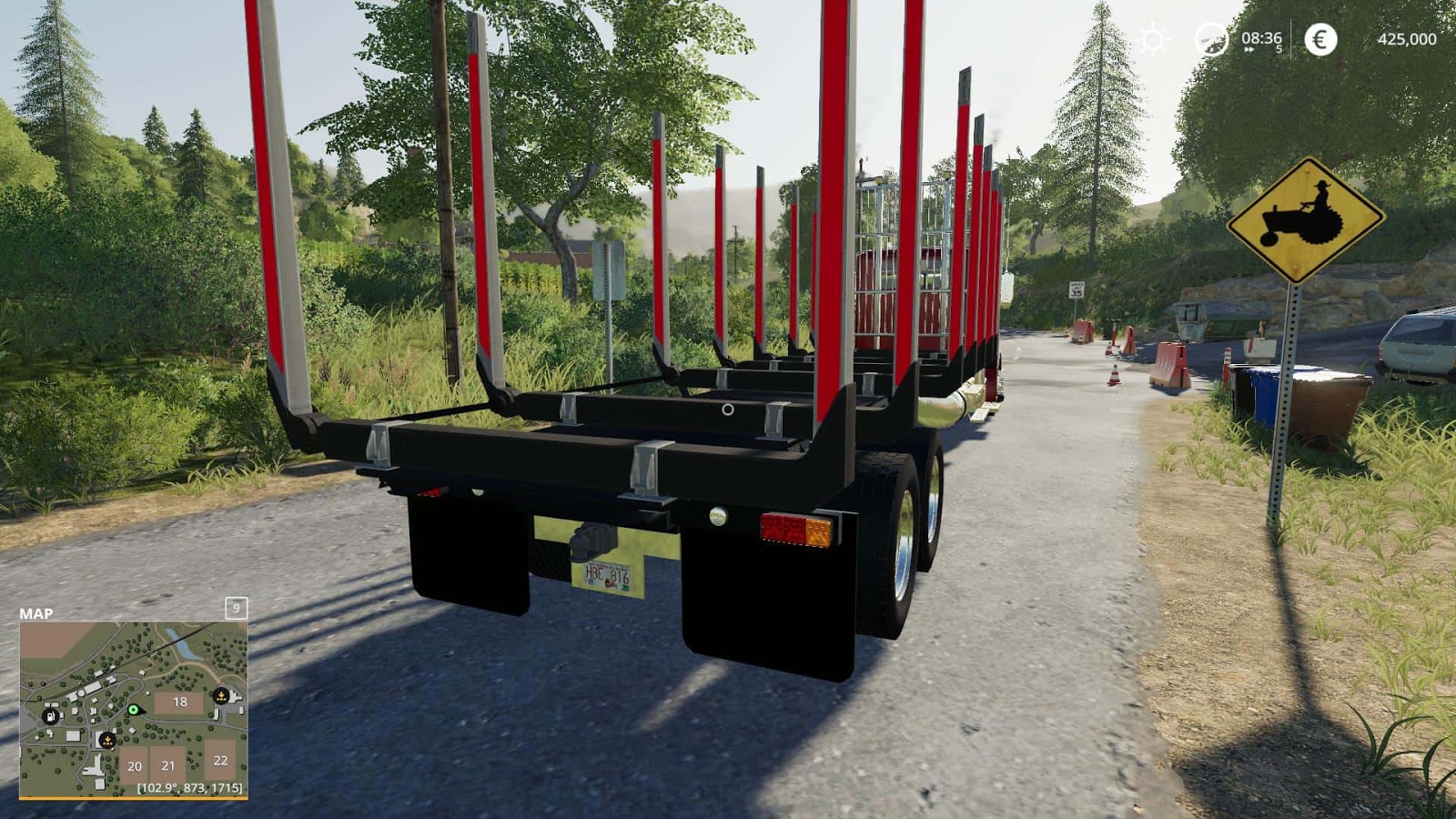Viewport: 1456px width, 819px height.
Task: Click the coordinates text [102.9°, 873, 1715]
Action: pos(190,788)
